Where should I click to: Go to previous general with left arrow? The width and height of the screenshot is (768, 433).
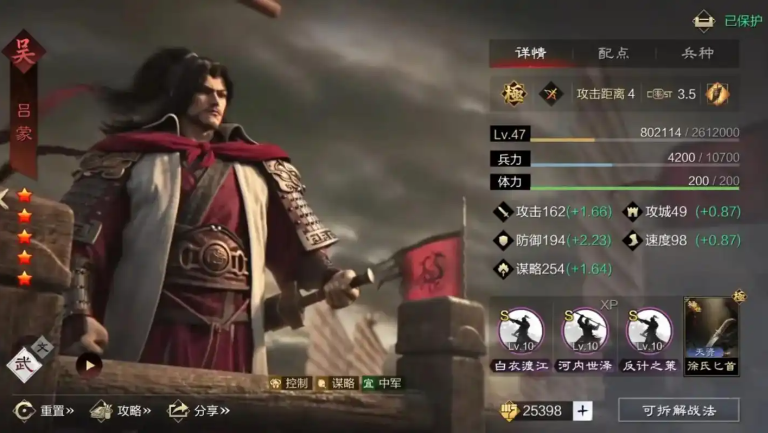(5, 197)
